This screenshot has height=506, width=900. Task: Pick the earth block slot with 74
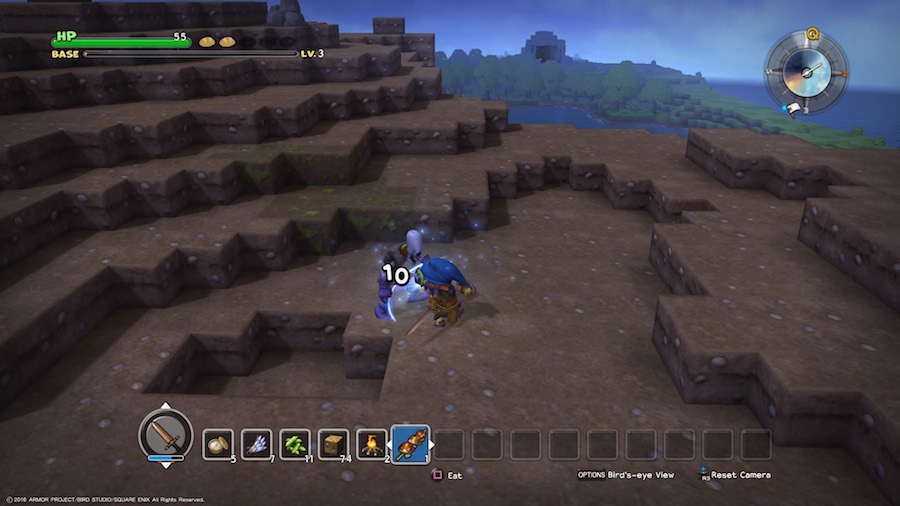click(333, 444)
